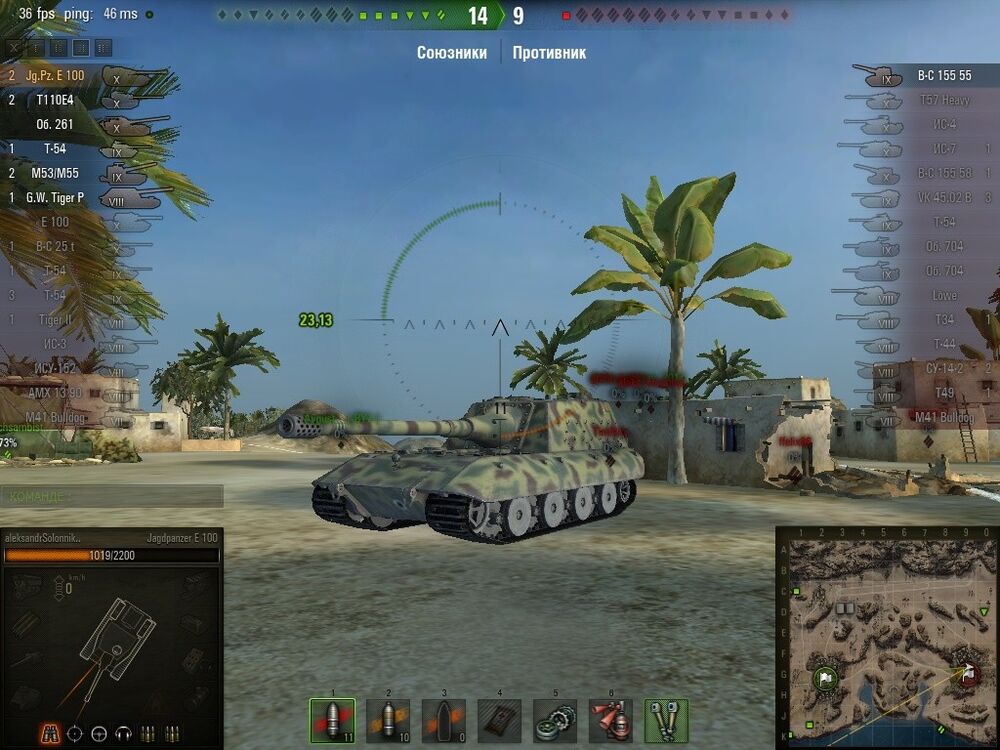Choose M53/M55 in the allied roster
The height and width of the screenshot is (750, 1000).
coord(55,173)
